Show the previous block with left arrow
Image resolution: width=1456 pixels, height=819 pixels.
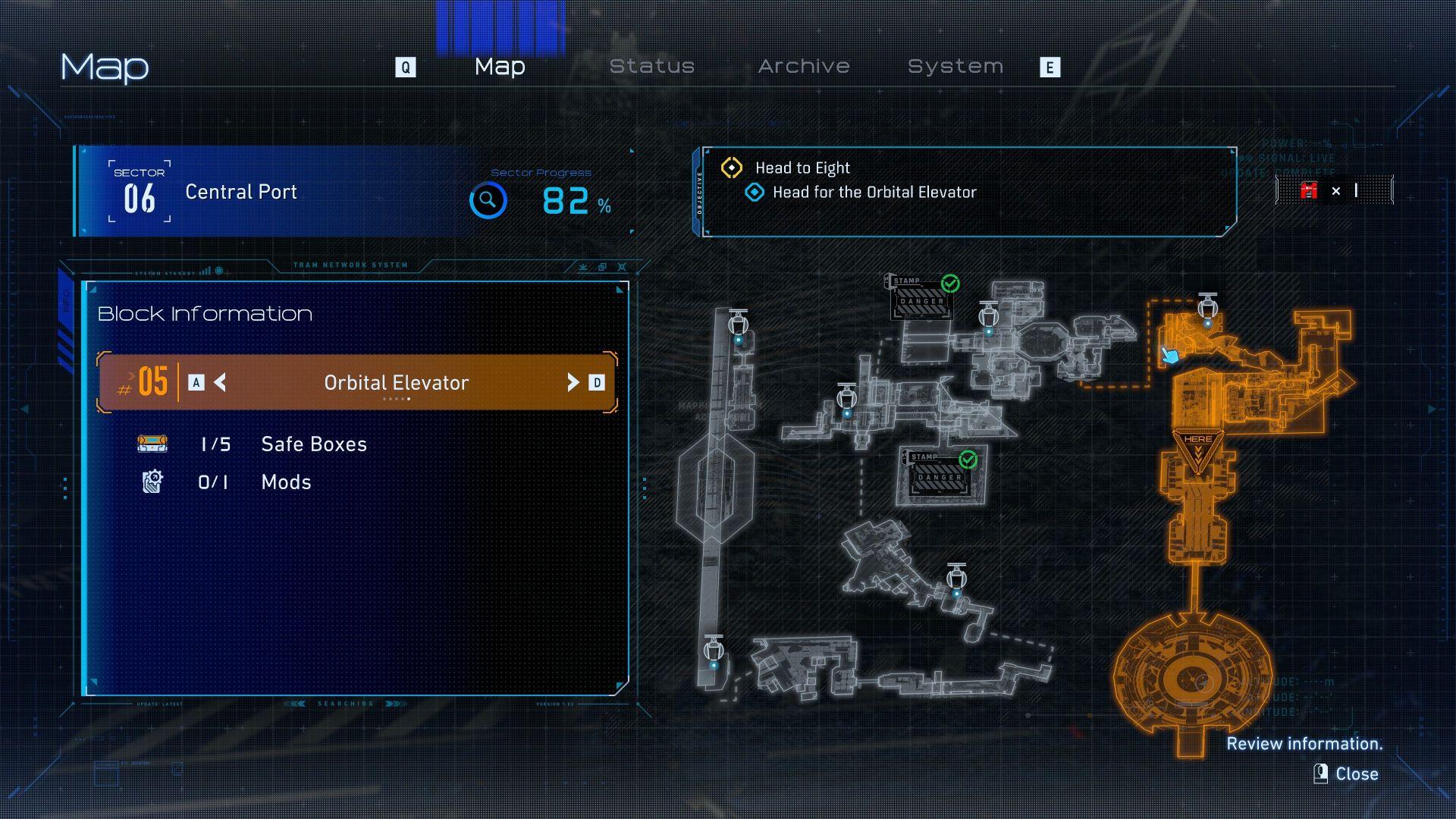coord(220,383)
